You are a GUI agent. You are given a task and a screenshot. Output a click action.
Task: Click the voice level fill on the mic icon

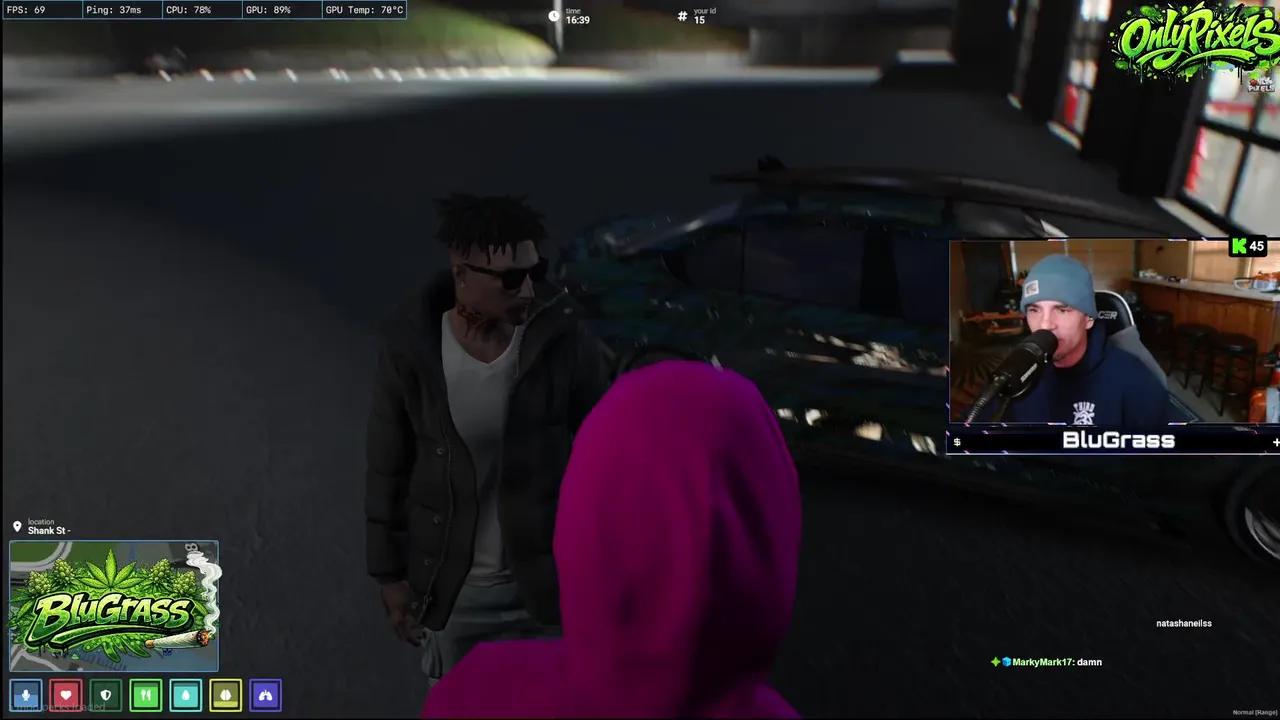(x=26, y=700)
